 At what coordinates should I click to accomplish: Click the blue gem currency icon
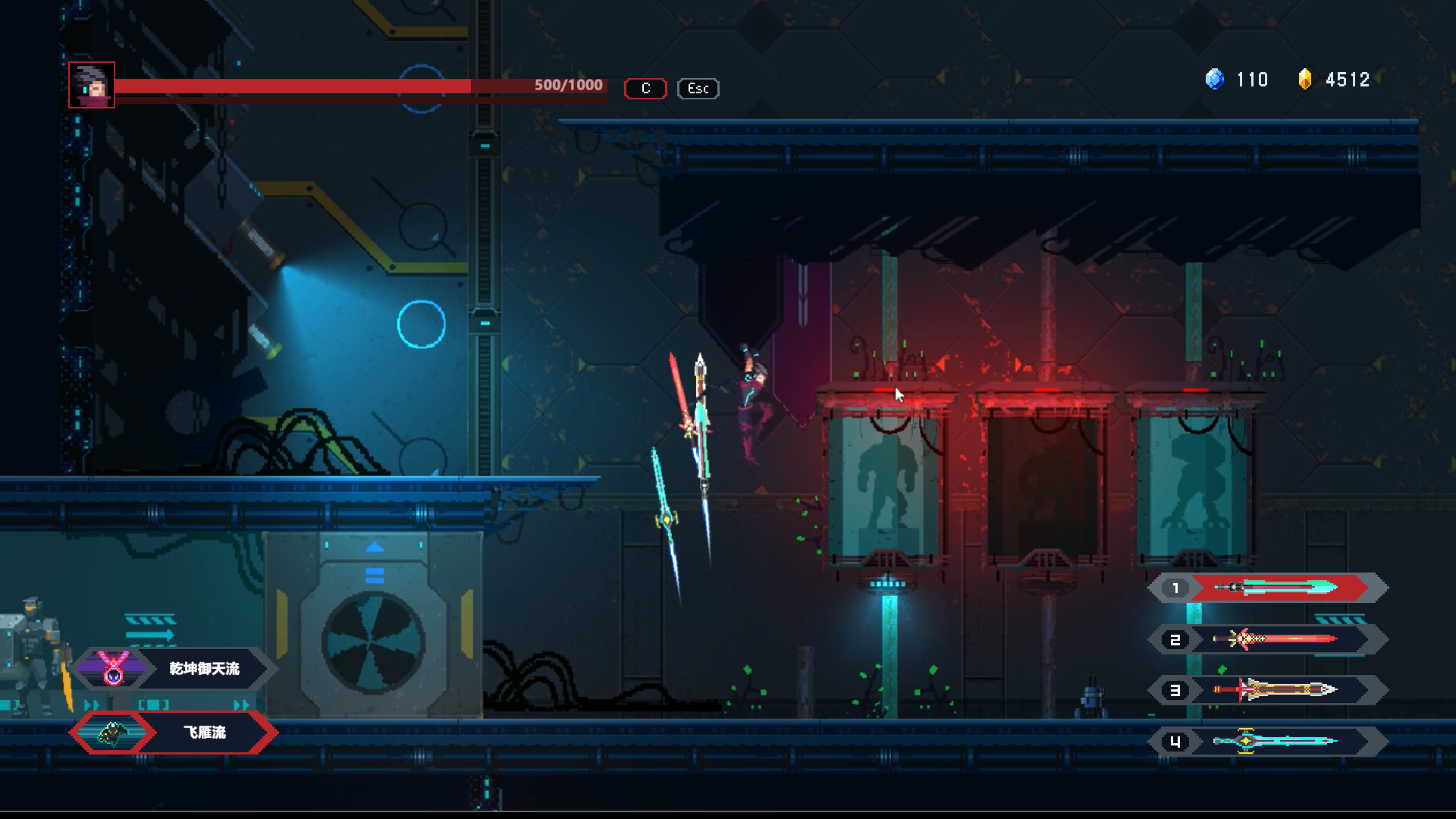[x=1215, y=80]
